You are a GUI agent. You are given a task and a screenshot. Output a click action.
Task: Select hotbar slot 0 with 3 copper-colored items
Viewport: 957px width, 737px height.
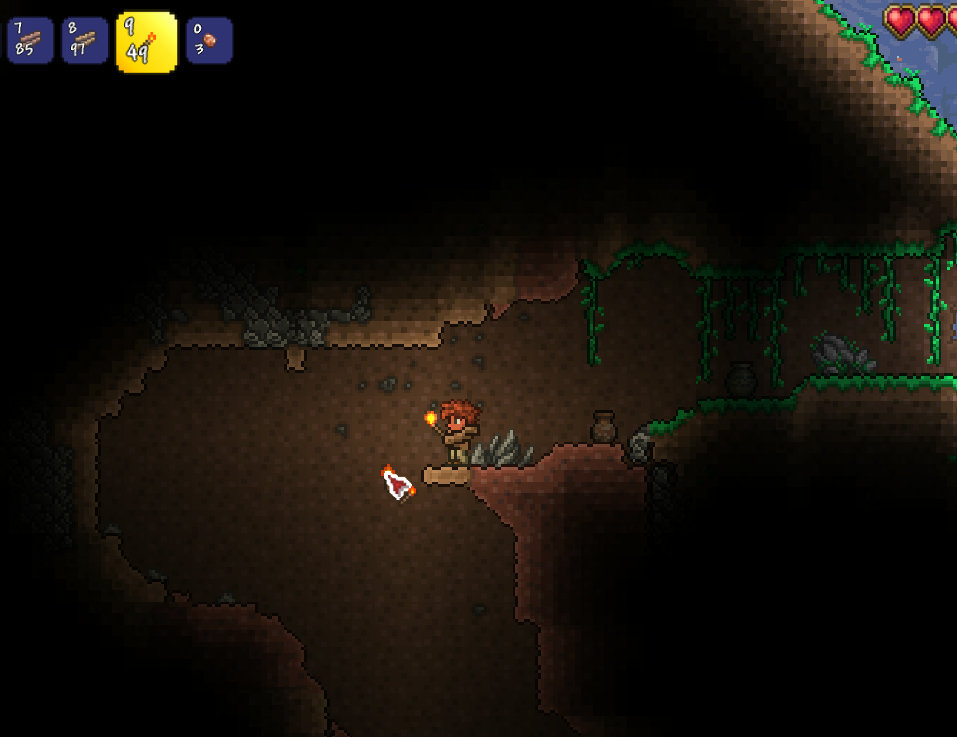(209, 40)
